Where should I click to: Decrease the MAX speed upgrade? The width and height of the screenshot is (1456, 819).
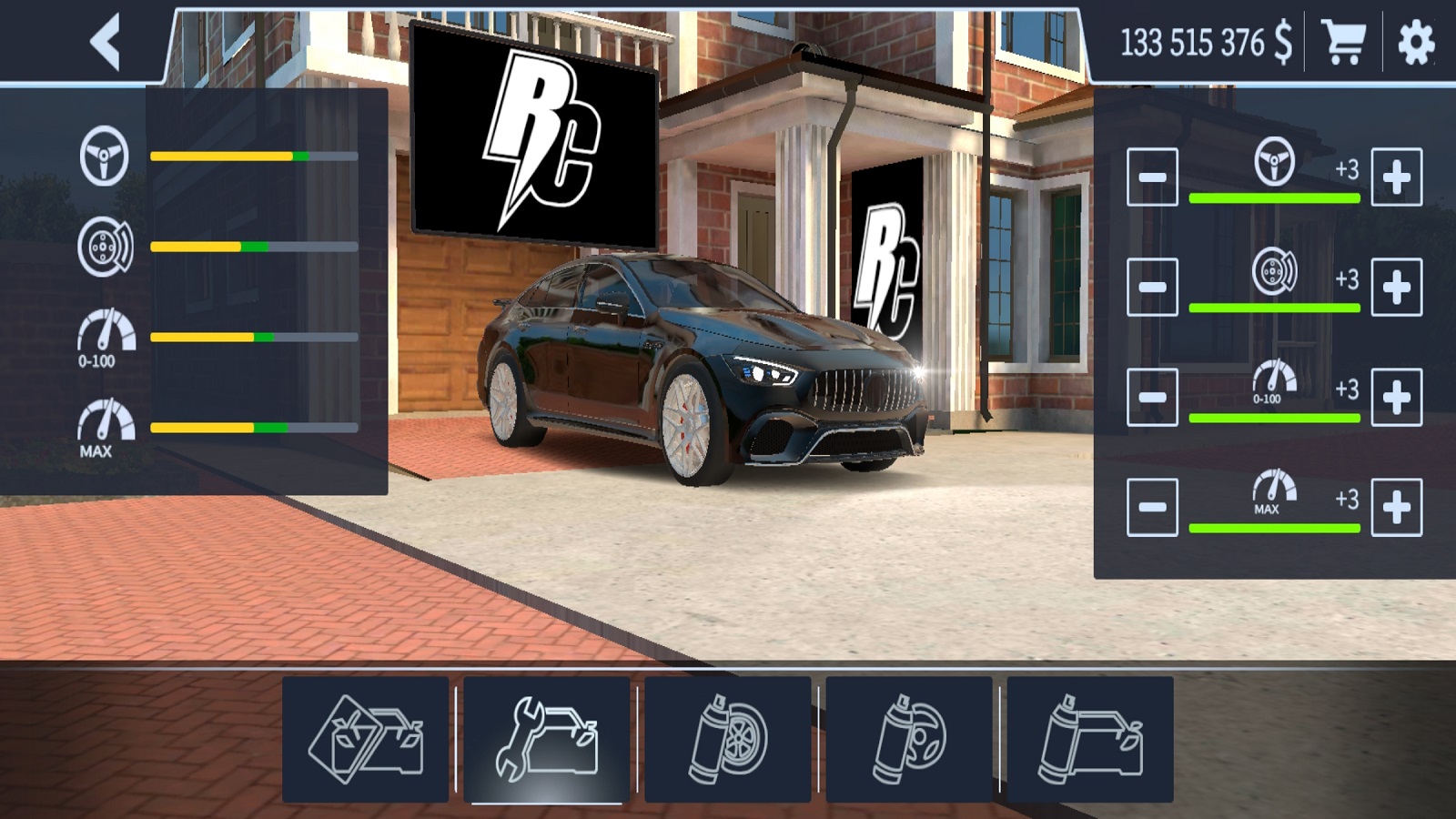click(1152, 507)
